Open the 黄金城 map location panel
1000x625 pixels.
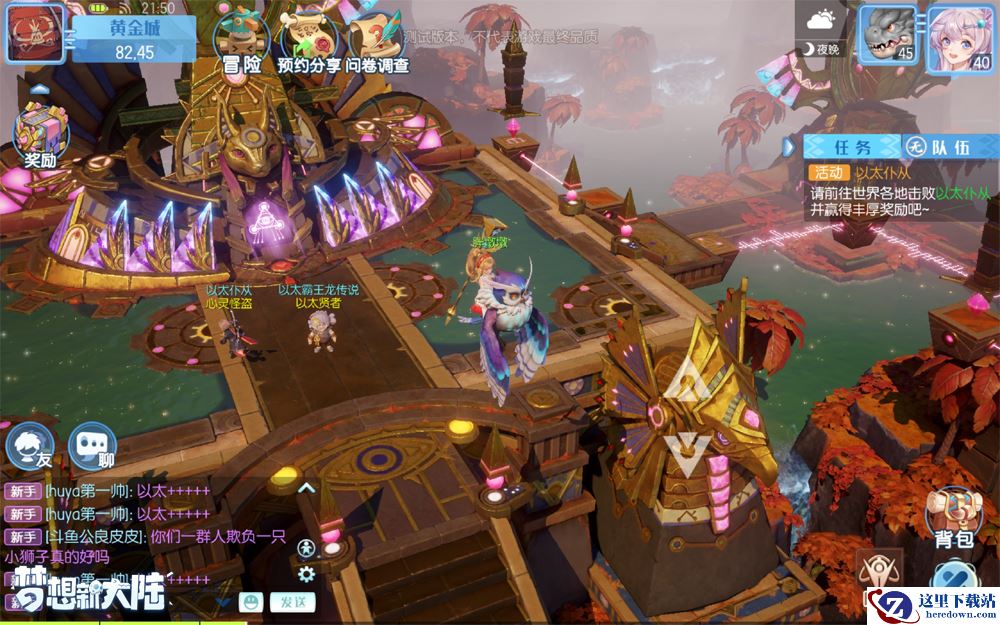coord(134,38)
